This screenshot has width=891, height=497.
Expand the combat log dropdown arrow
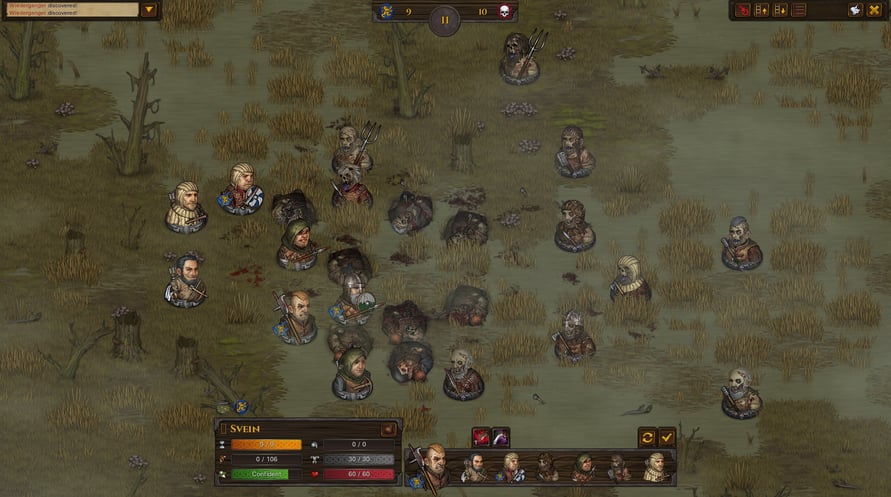tap(149, 10)
